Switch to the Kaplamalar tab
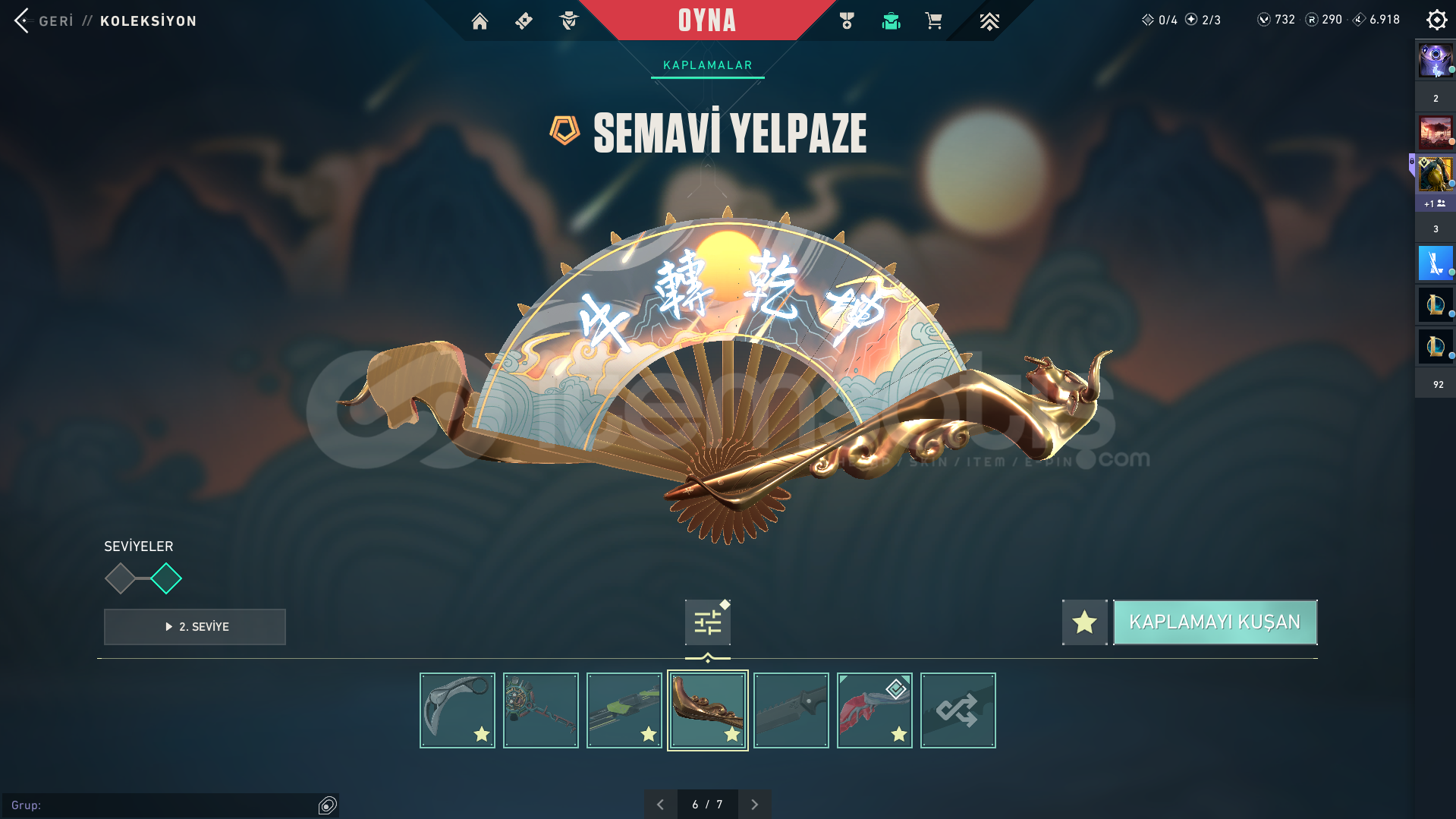1456x819 pixels. click(x=707, y=65)
